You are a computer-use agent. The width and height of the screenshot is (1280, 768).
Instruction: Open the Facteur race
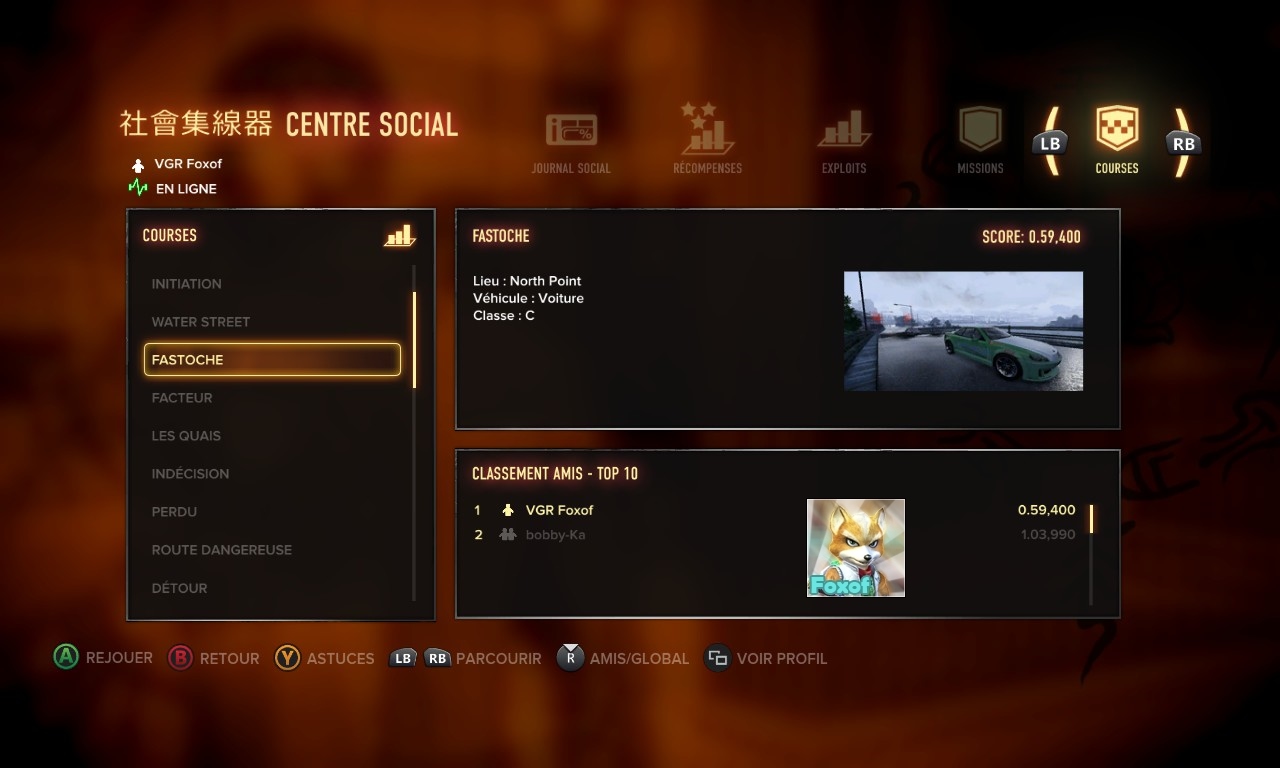coord(182,398)
